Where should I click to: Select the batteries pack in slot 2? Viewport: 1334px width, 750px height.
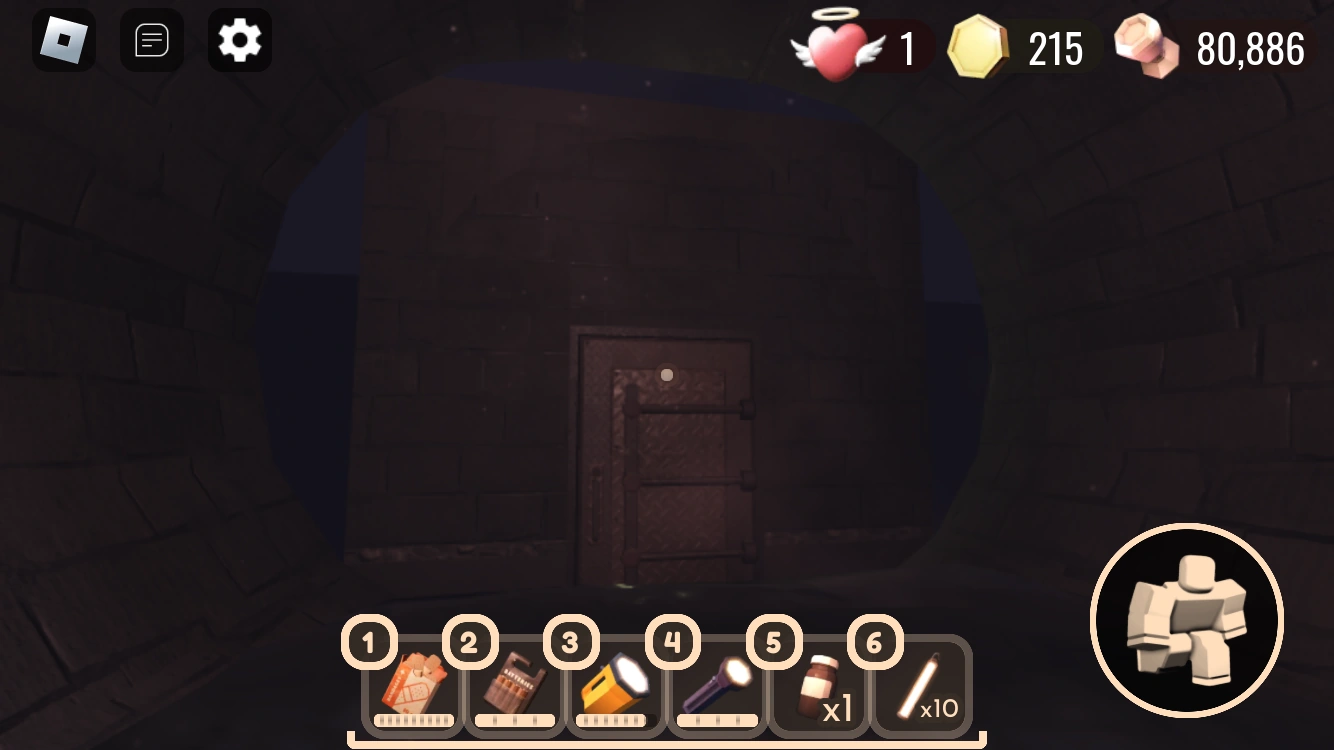[513, 685]
